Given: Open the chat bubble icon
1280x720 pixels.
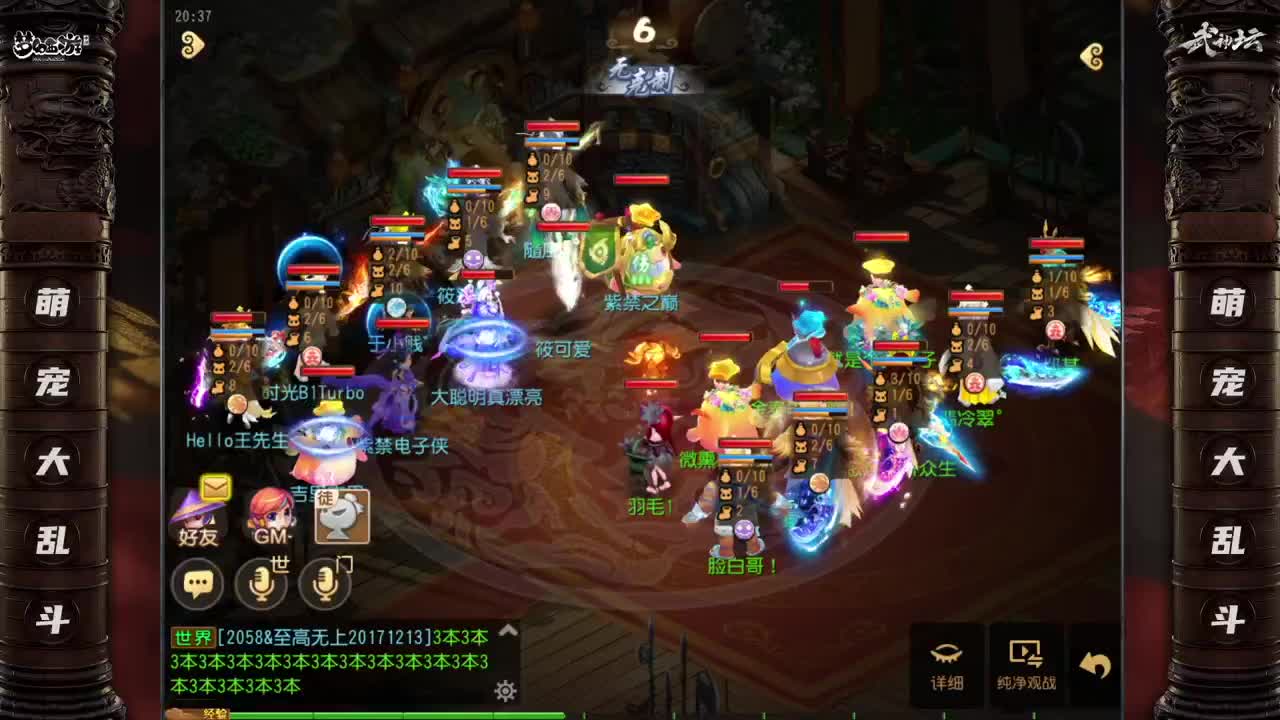Looking at the screenshot, I should tap(200, 583).
